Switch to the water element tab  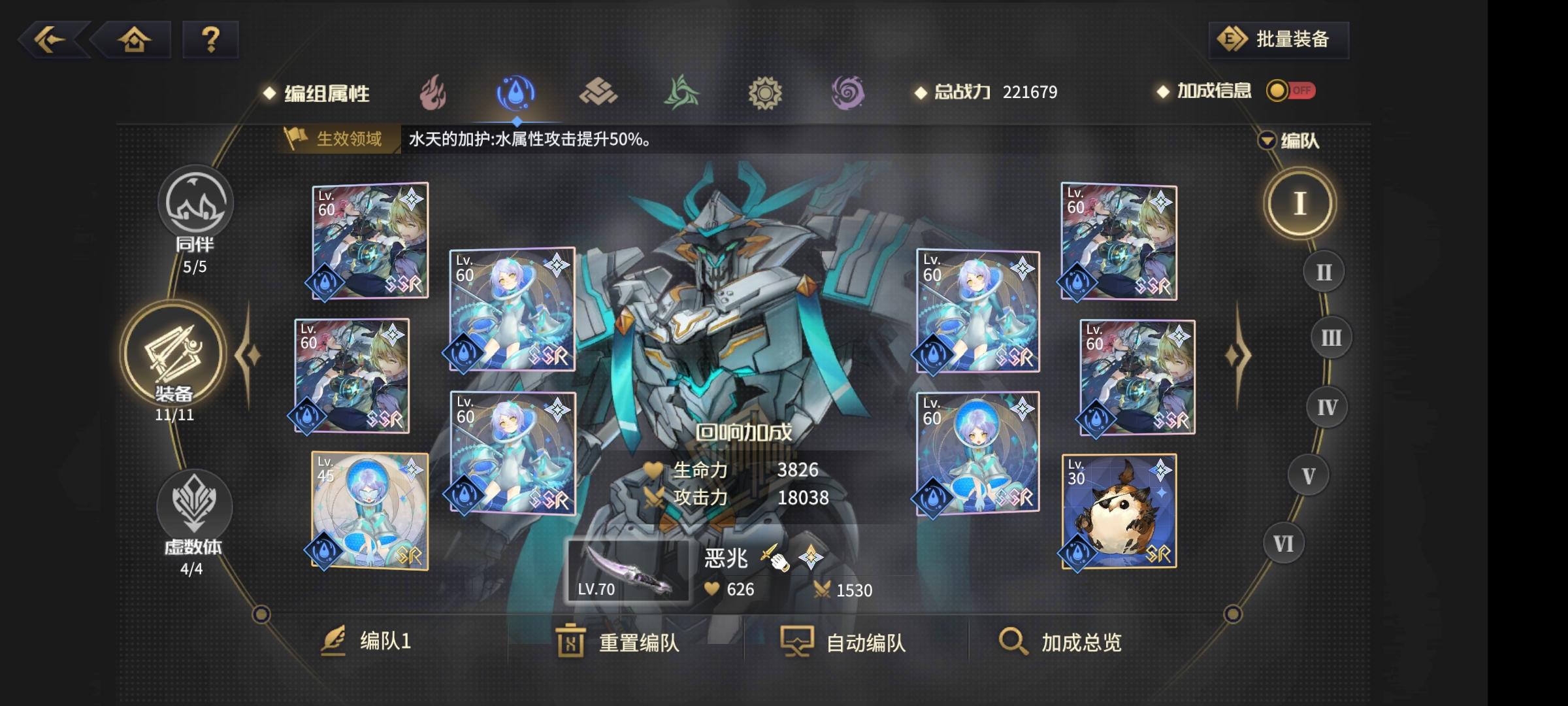pos(516,92)
